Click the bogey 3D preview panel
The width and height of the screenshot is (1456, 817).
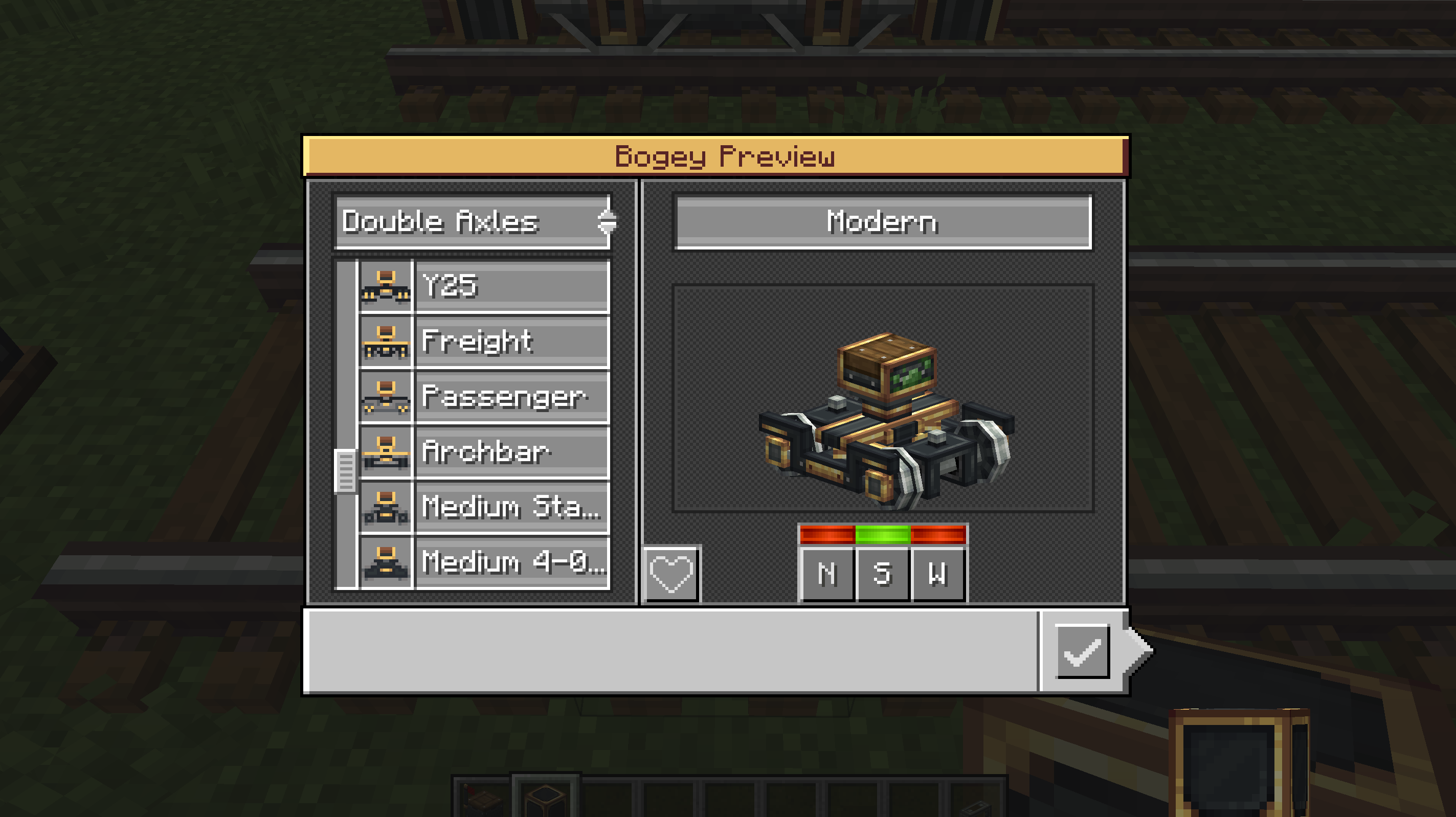tap(883, 399)
